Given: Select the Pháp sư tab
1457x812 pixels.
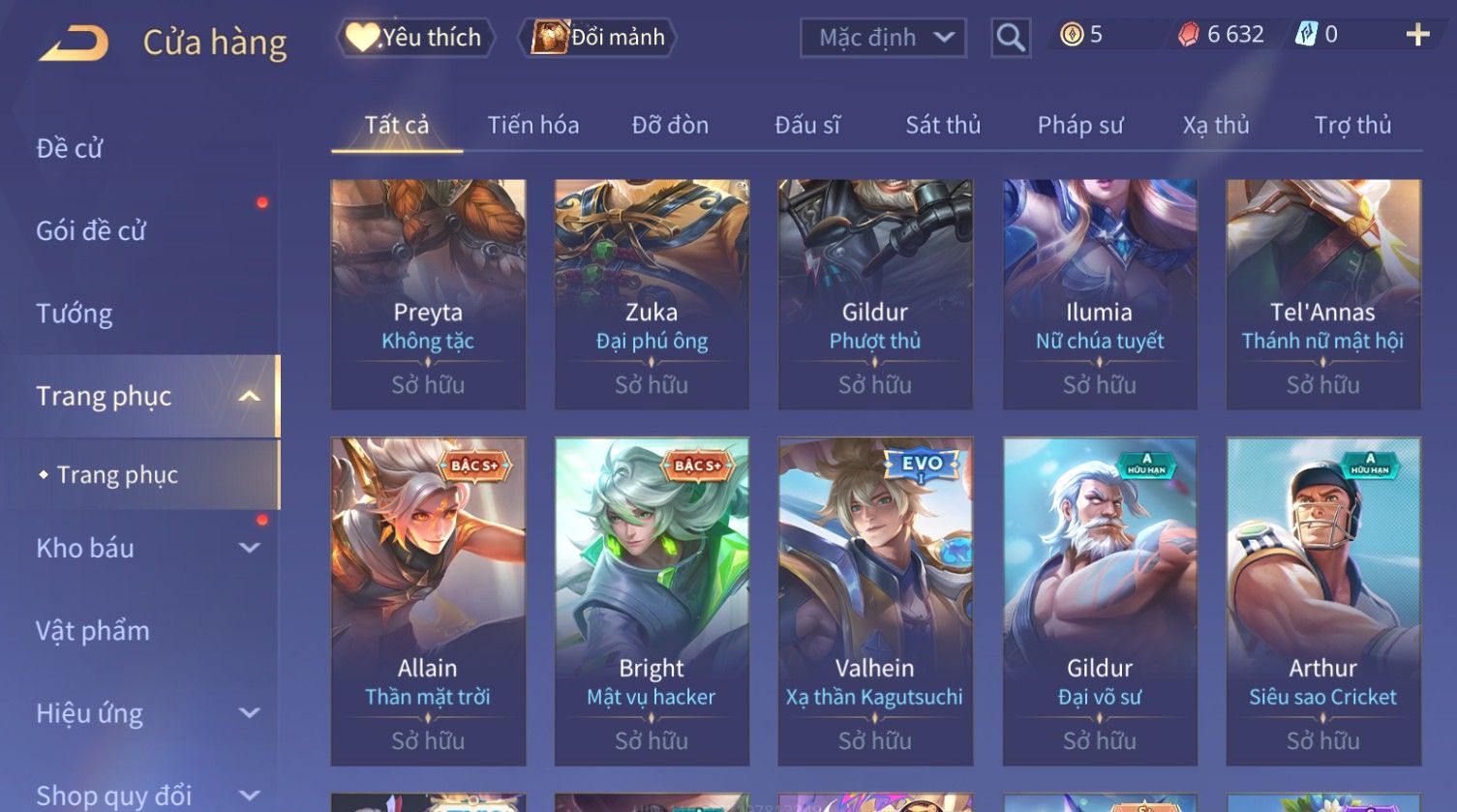Looking at the screenshot, I should (1080, 125).
